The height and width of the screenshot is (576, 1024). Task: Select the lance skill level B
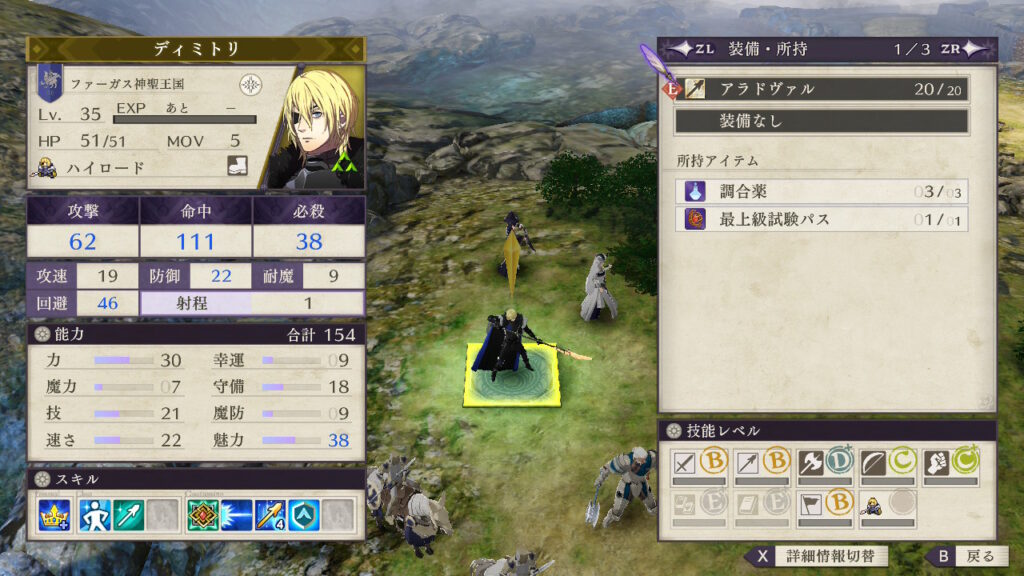762,464
